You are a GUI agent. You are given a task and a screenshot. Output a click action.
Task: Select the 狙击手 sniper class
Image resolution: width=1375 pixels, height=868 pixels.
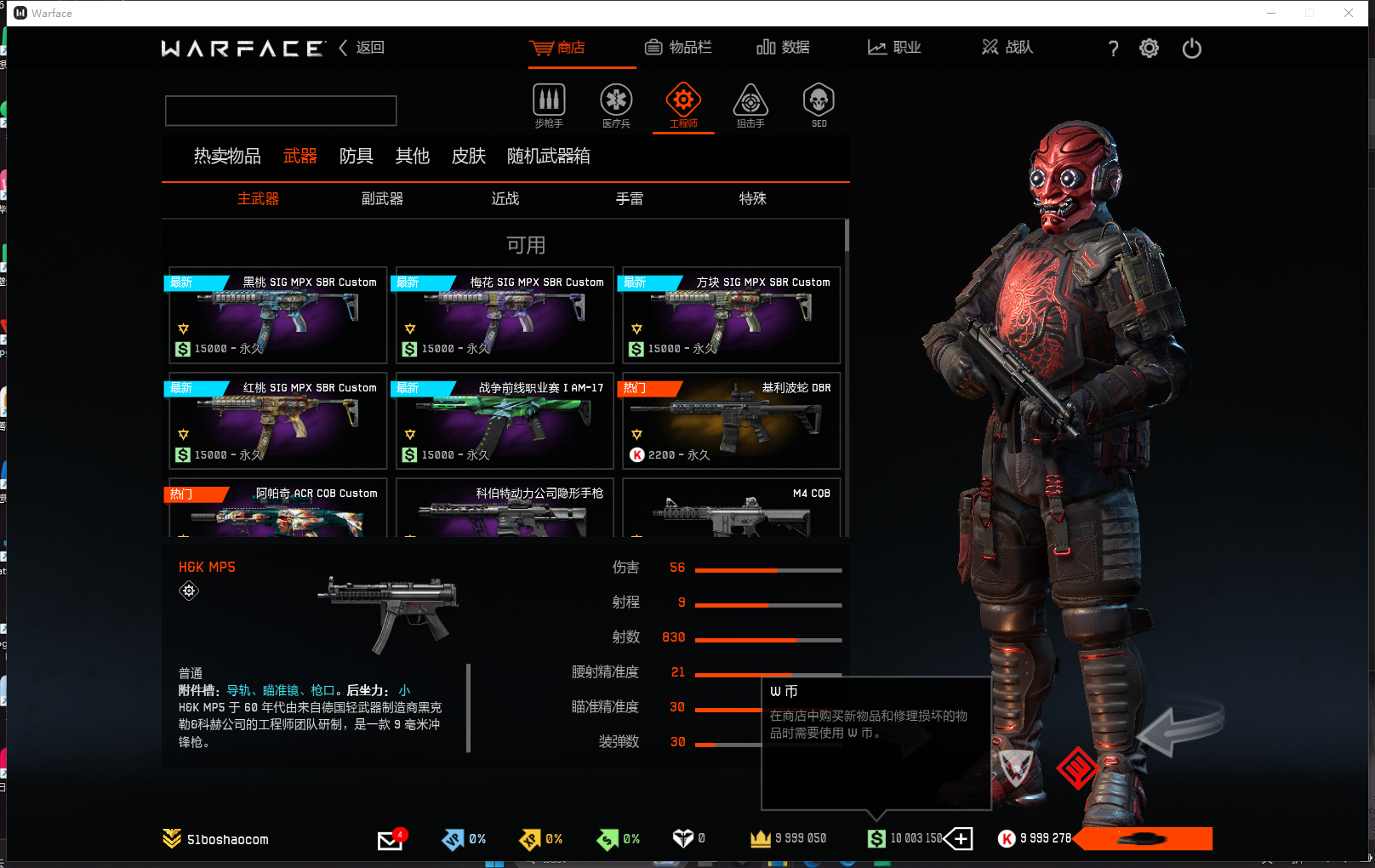(x=750, y=106)
